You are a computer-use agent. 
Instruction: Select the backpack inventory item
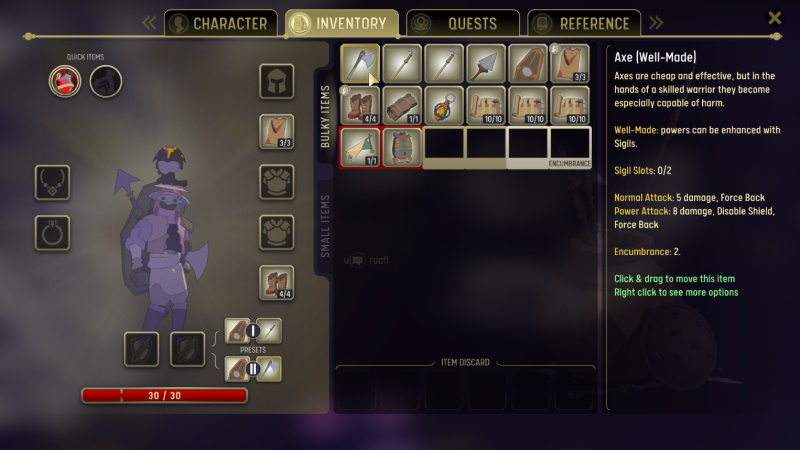pos(402,146)
